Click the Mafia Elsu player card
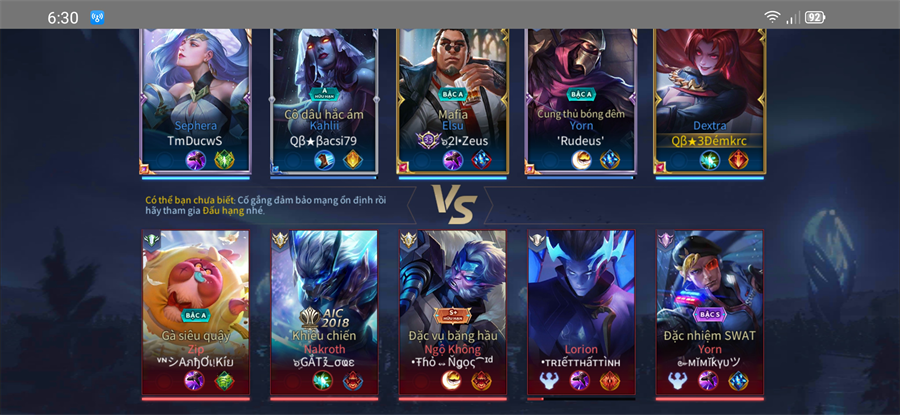900x415 pixels. 453,100
